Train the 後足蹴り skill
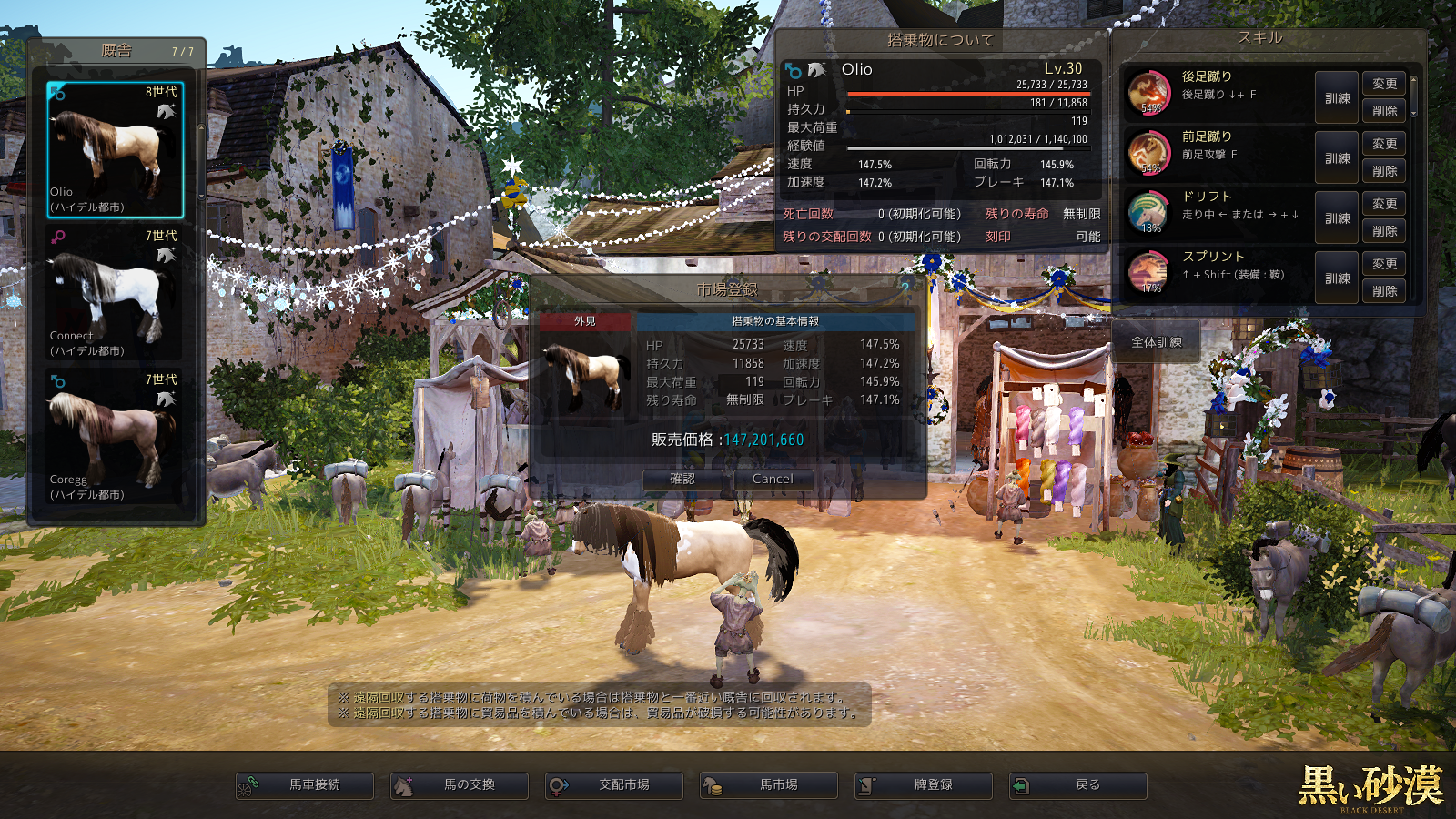The height and width of the screenshot is (819, 1456). [1337, 98]
